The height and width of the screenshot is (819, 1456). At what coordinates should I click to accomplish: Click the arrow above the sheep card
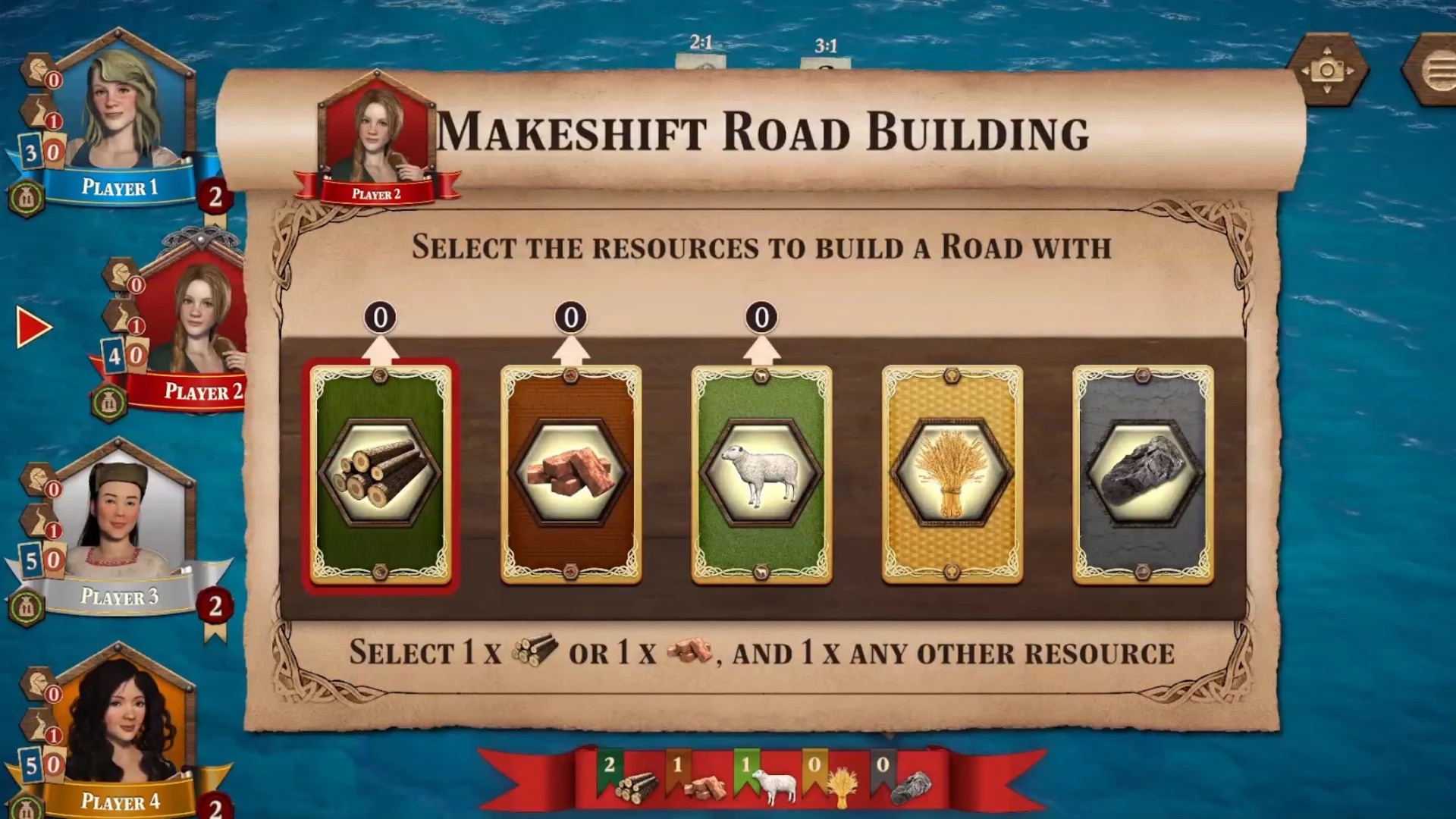coord(761,351)
